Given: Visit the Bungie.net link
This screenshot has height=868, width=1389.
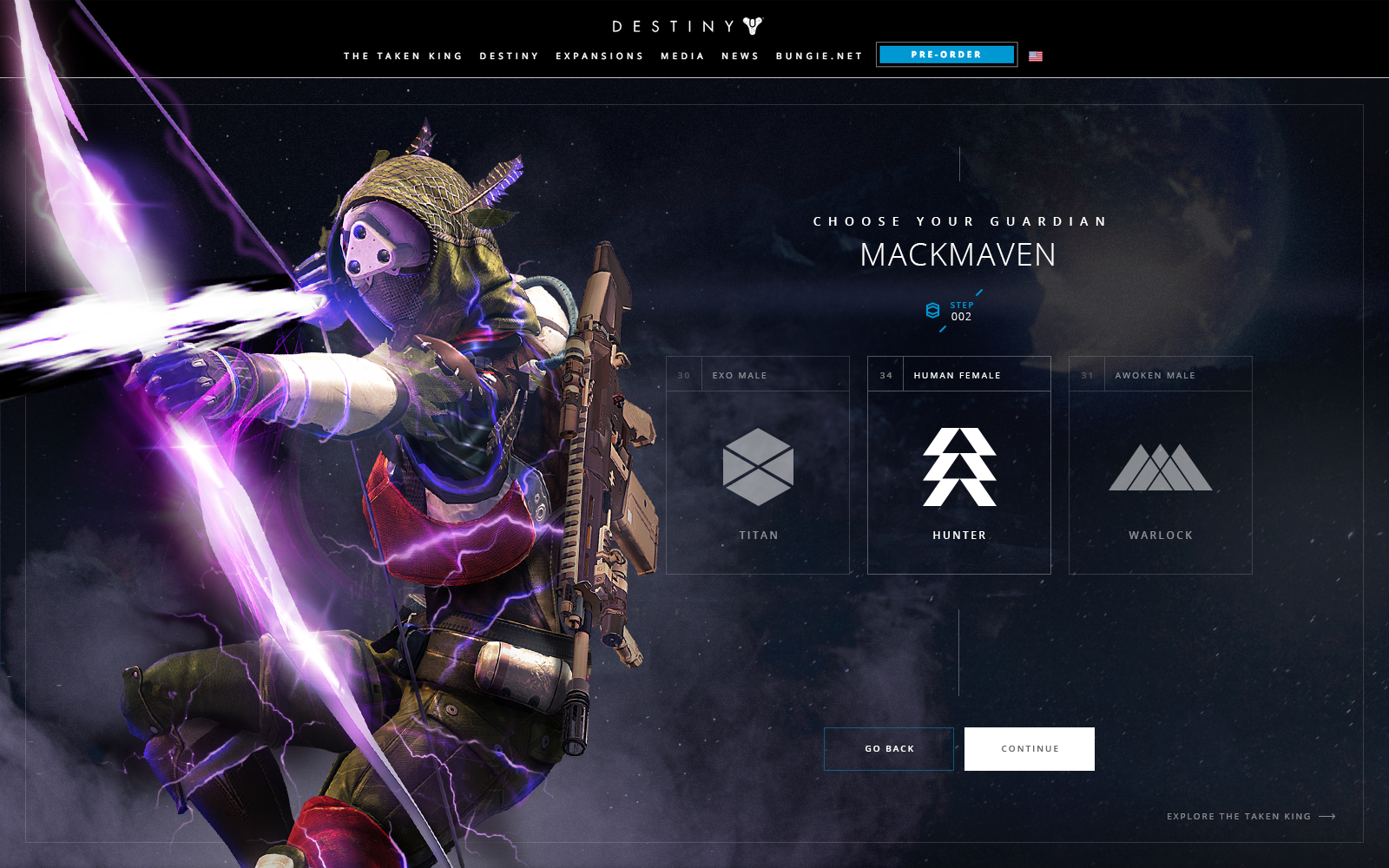Looking at the screenshot, I should click(820, 56).
